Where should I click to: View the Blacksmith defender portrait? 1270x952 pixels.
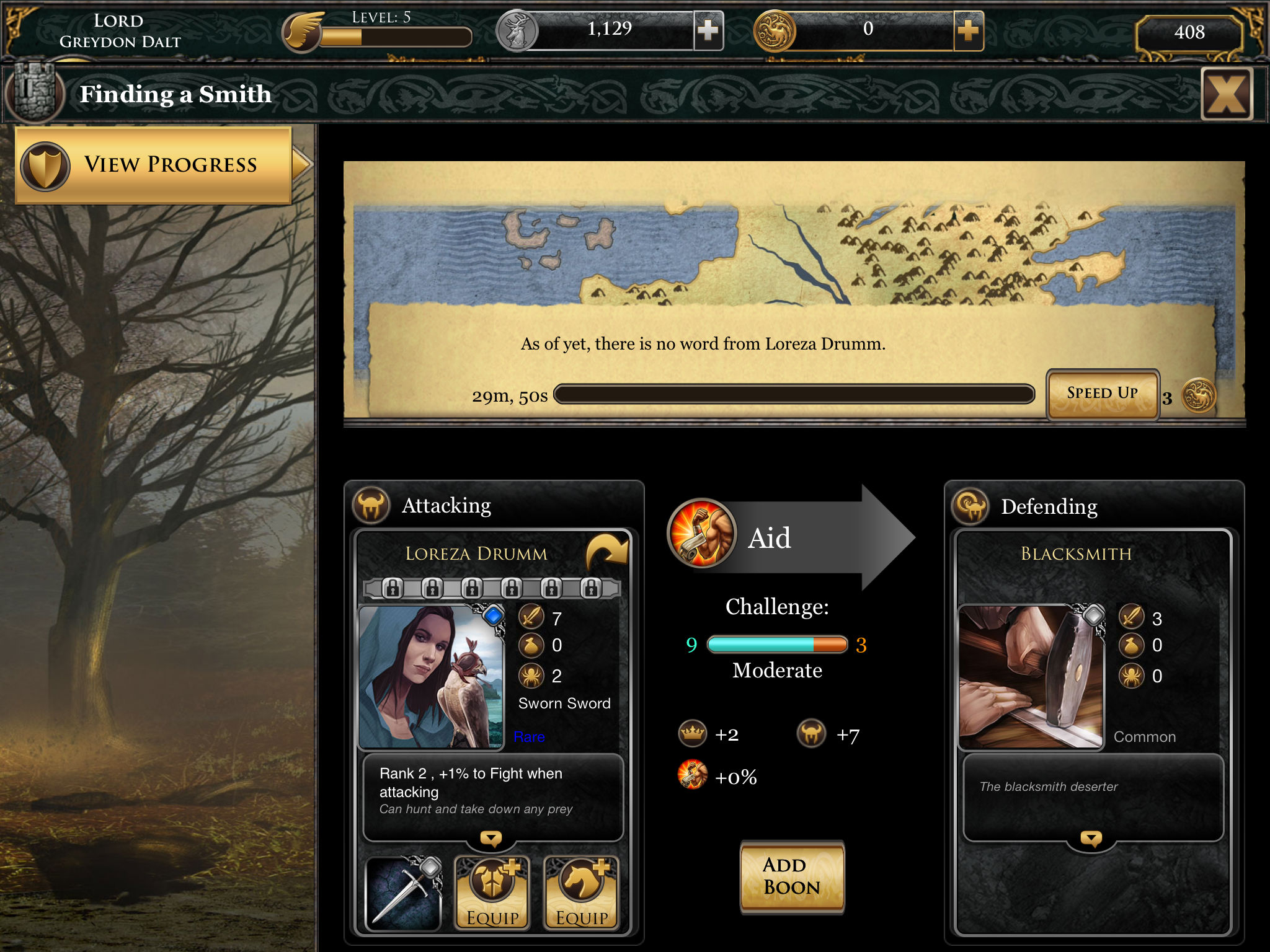[x=1031, y=676]
